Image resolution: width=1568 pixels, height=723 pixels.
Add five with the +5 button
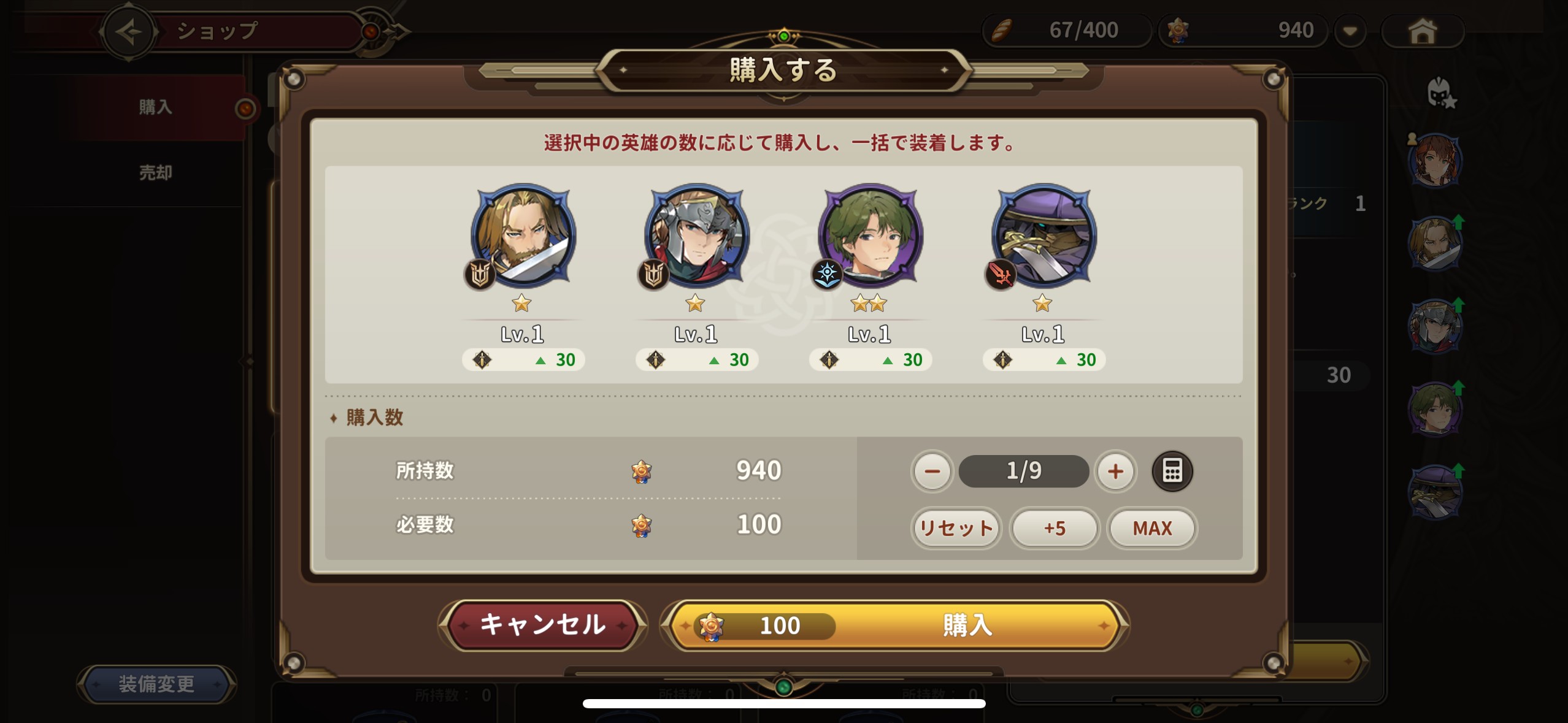(1055, 528)
